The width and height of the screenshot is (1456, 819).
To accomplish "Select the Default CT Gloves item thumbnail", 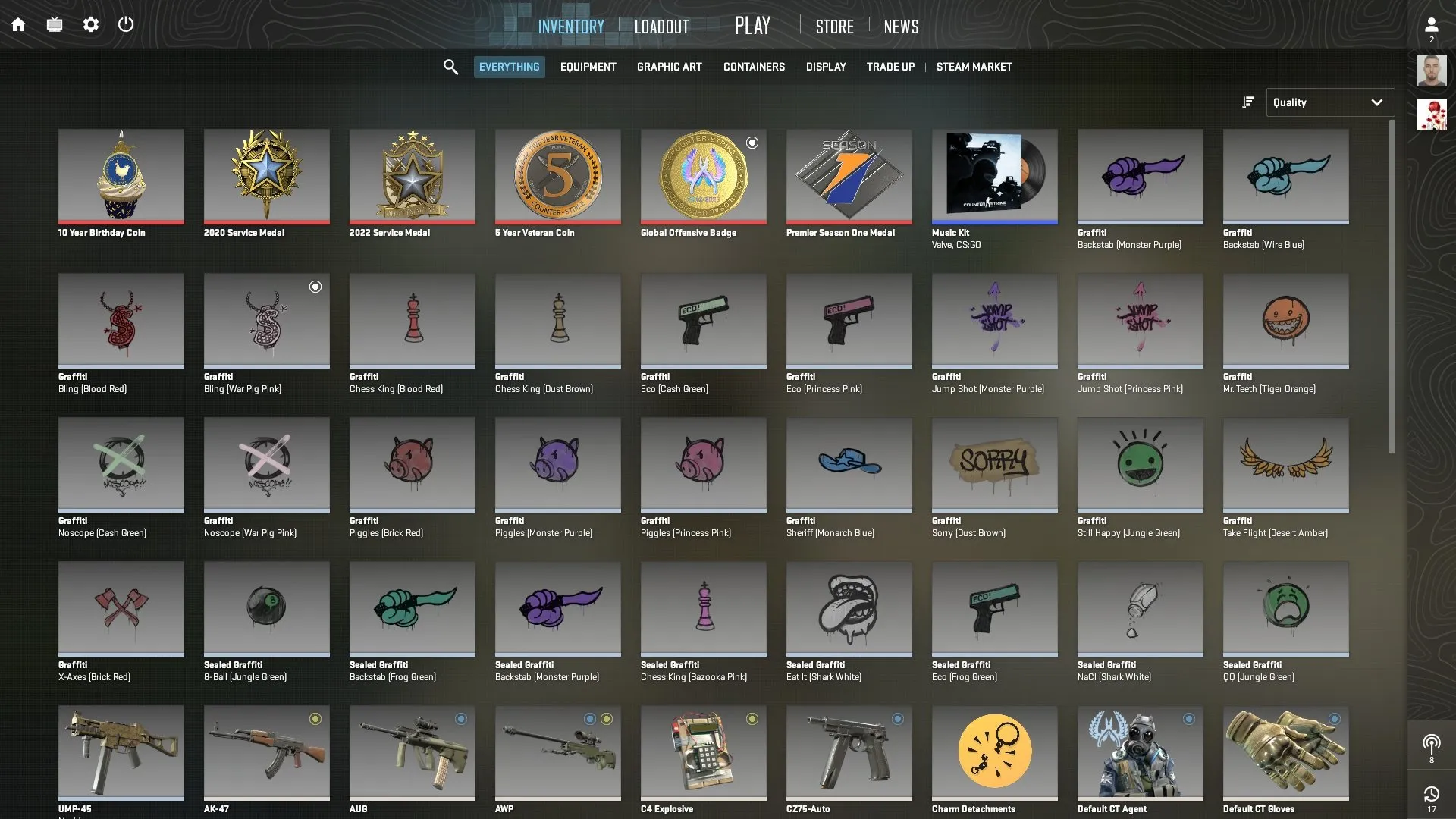I will point(1285,753).
